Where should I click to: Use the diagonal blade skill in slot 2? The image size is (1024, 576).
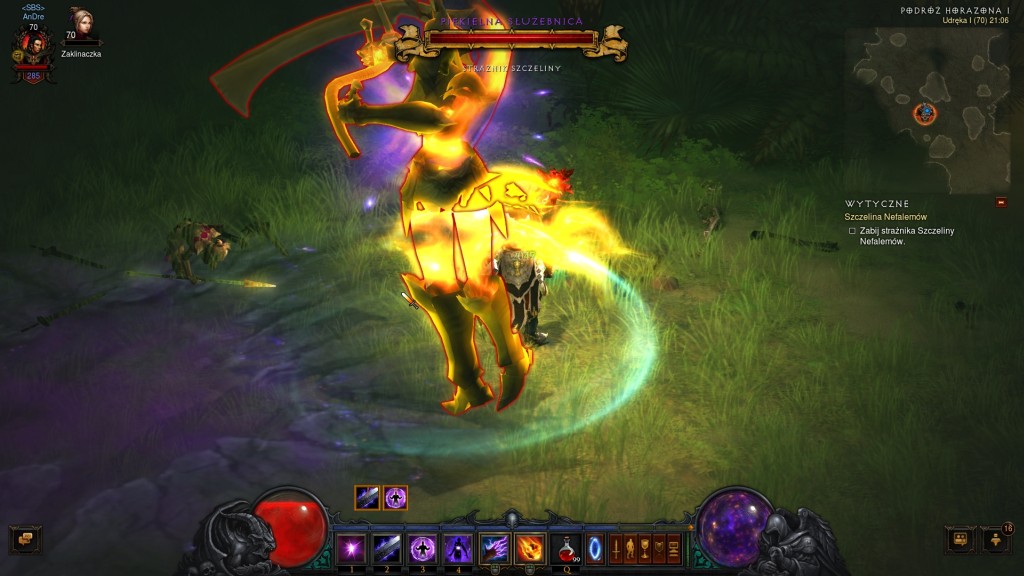pos(387,548)
